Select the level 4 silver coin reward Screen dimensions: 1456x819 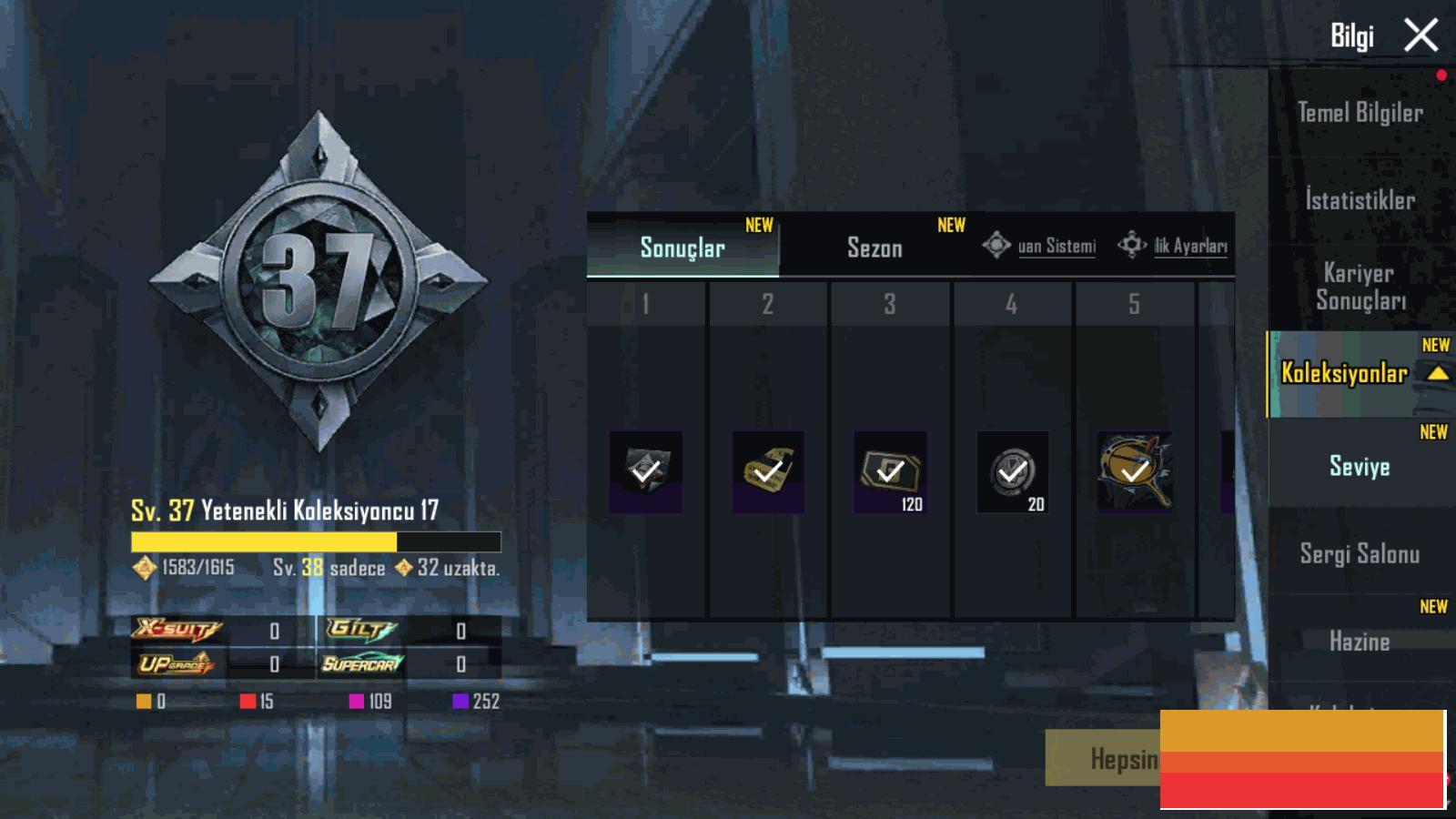point(1012,471)
